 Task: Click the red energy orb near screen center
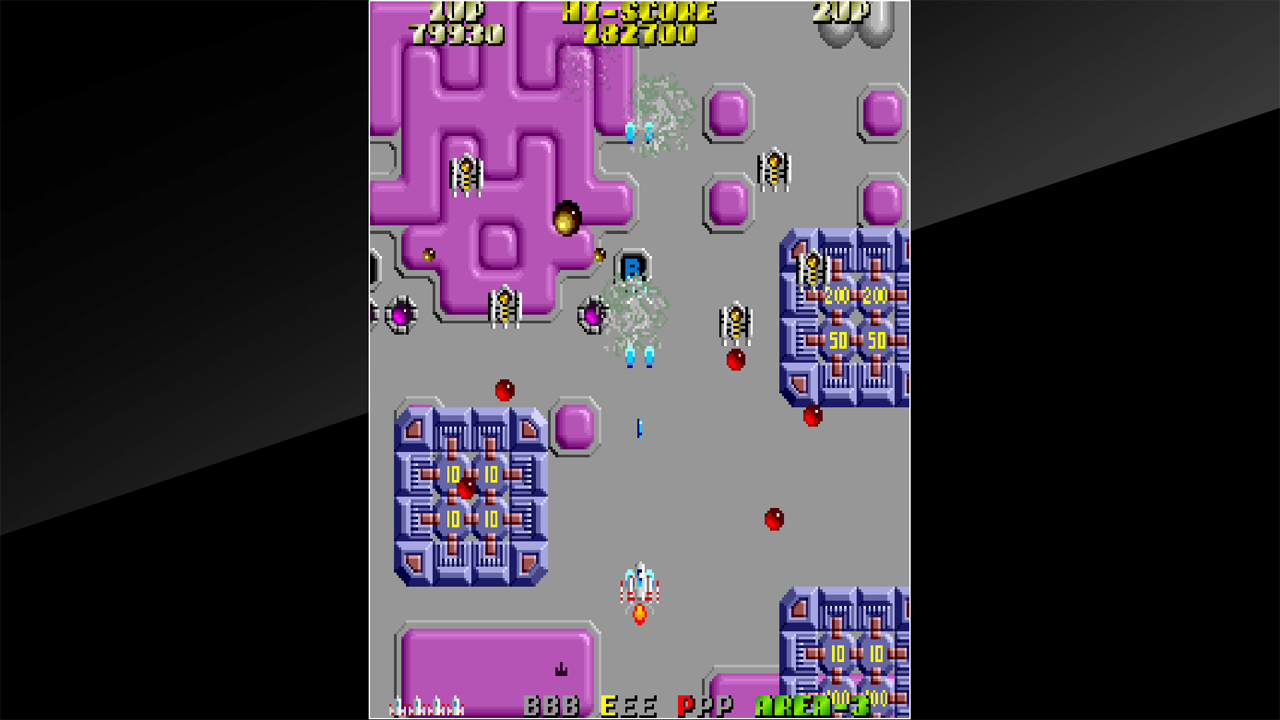[772, 521]
